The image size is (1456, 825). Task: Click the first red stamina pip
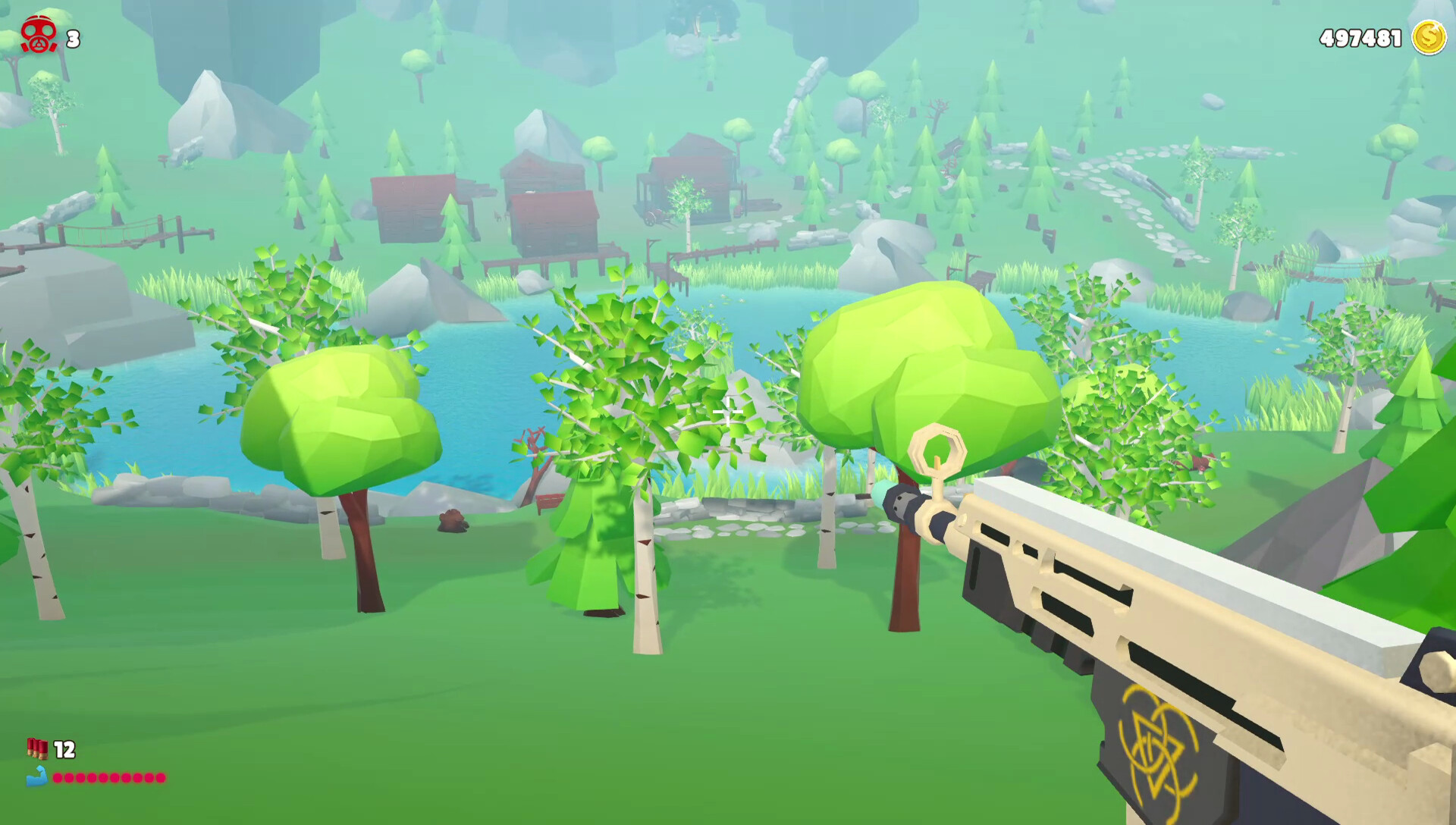point(58,778)
